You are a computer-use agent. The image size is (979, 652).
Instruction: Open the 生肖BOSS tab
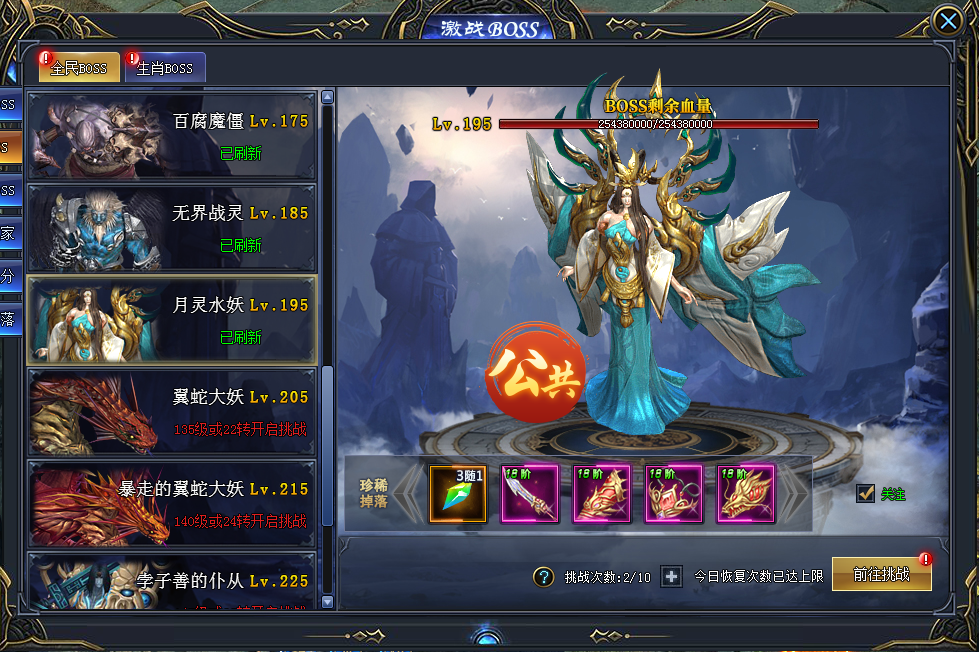(166, 68)
